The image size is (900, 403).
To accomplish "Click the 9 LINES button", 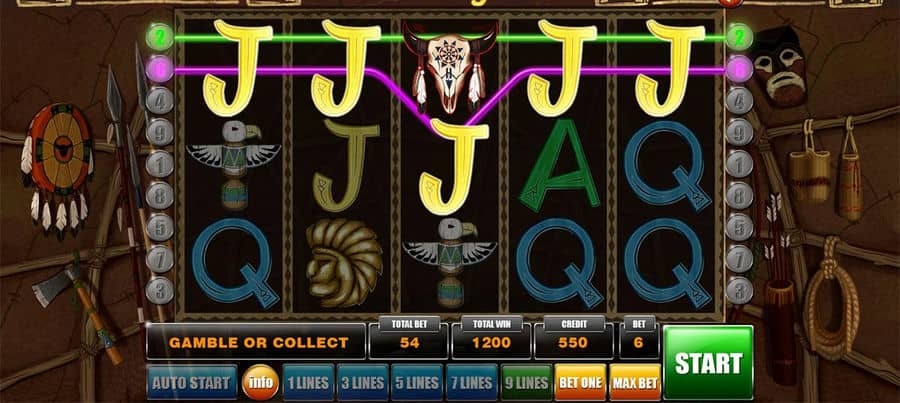I will (x=525, y=382).
